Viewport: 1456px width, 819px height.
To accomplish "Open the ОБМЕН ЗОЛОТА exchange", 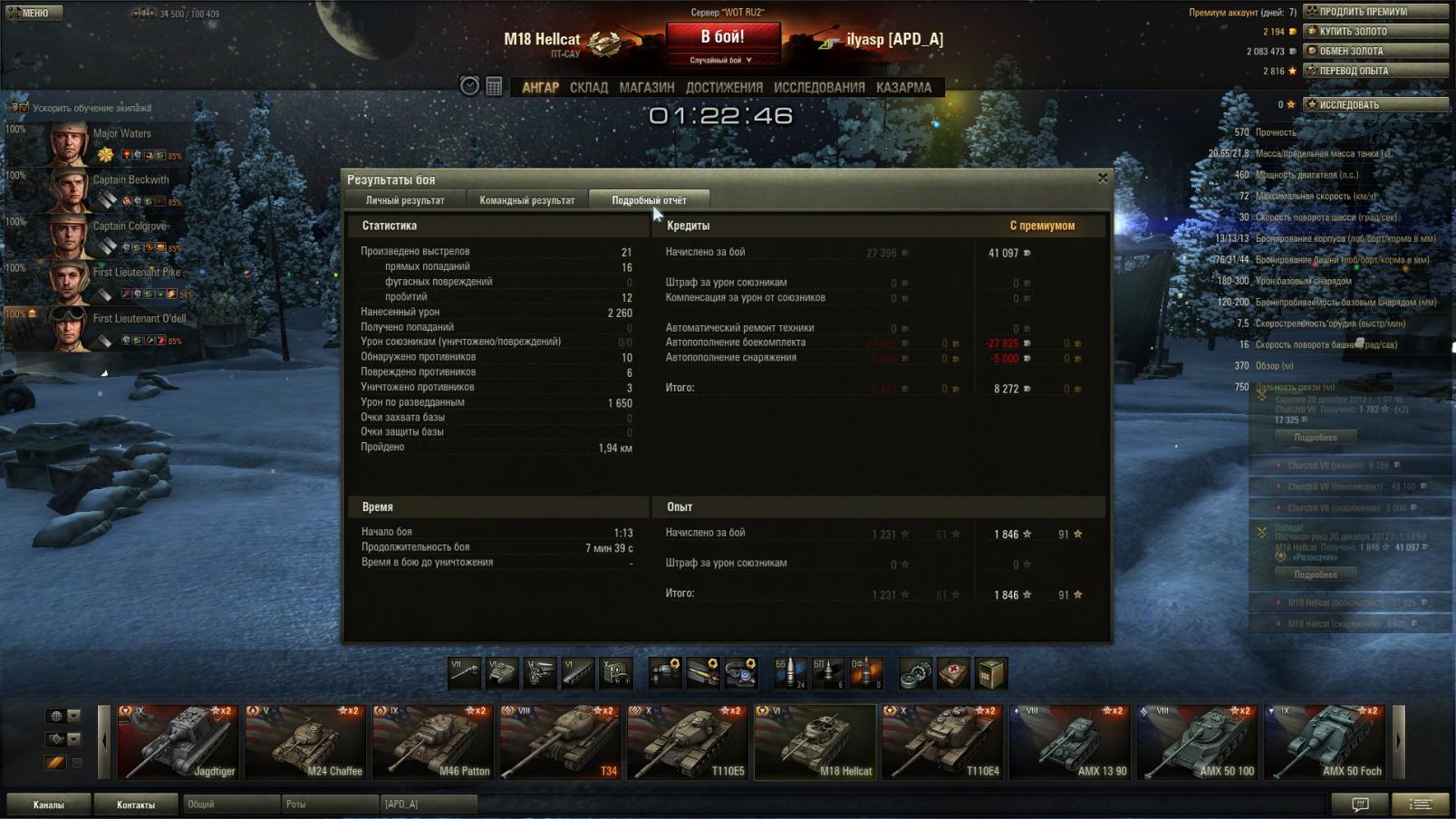I will pyautogui.click(x=1375, y=52).
